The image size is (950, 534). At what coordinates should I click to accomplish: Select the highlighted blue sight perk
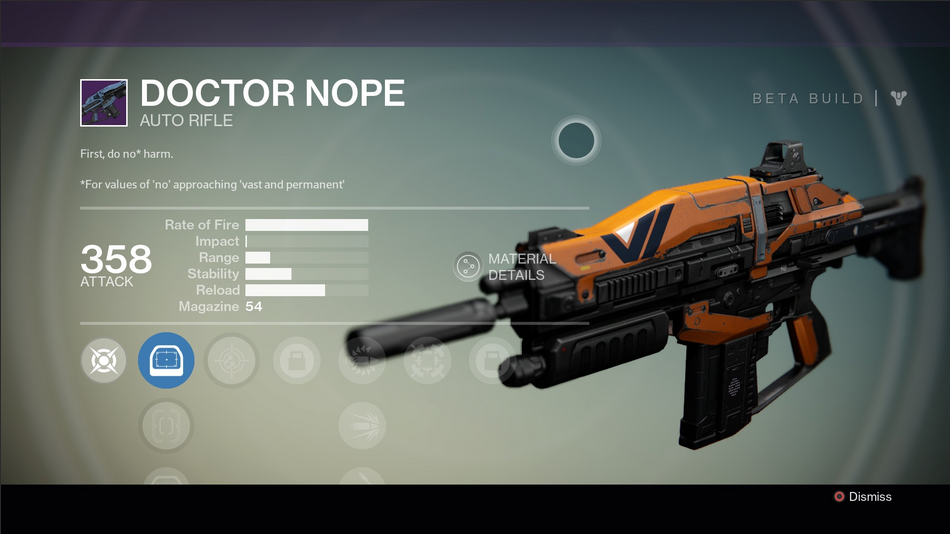click(166, 361)
